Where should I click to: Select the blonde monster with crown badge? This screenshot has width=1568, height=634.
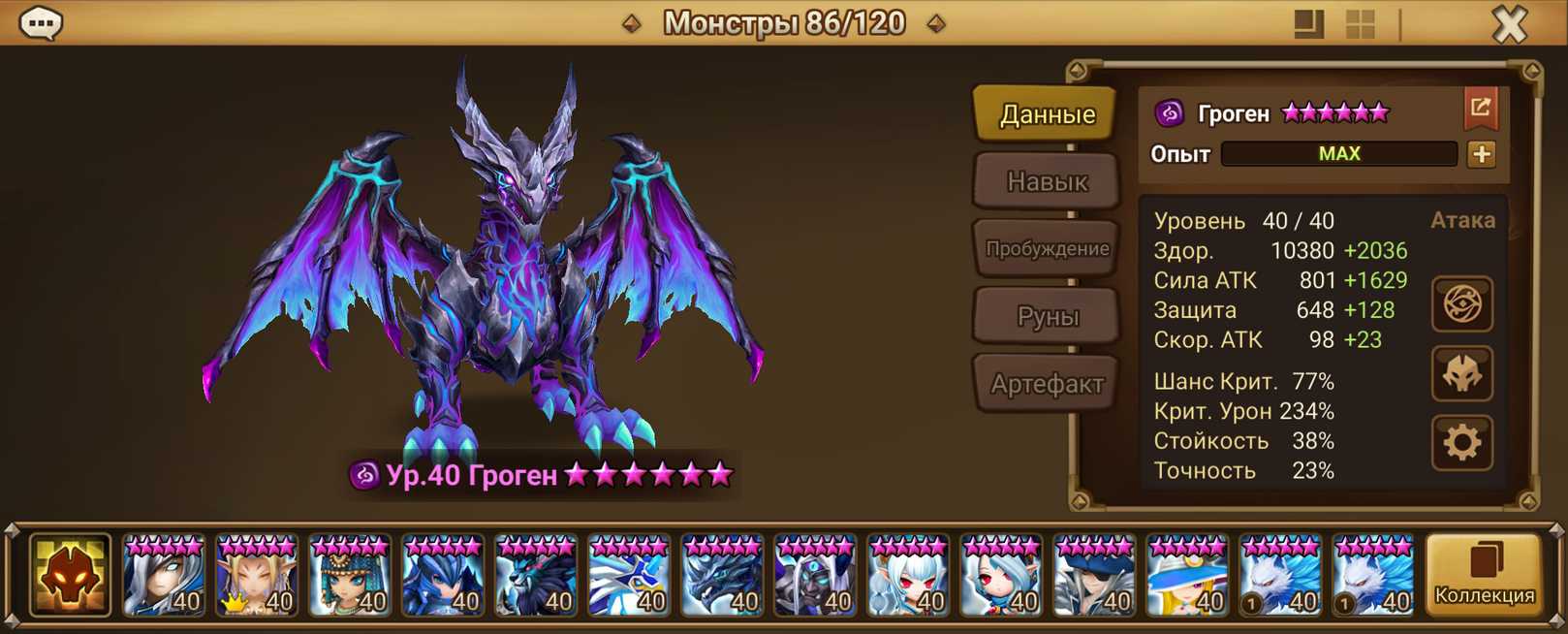point(257,576)
